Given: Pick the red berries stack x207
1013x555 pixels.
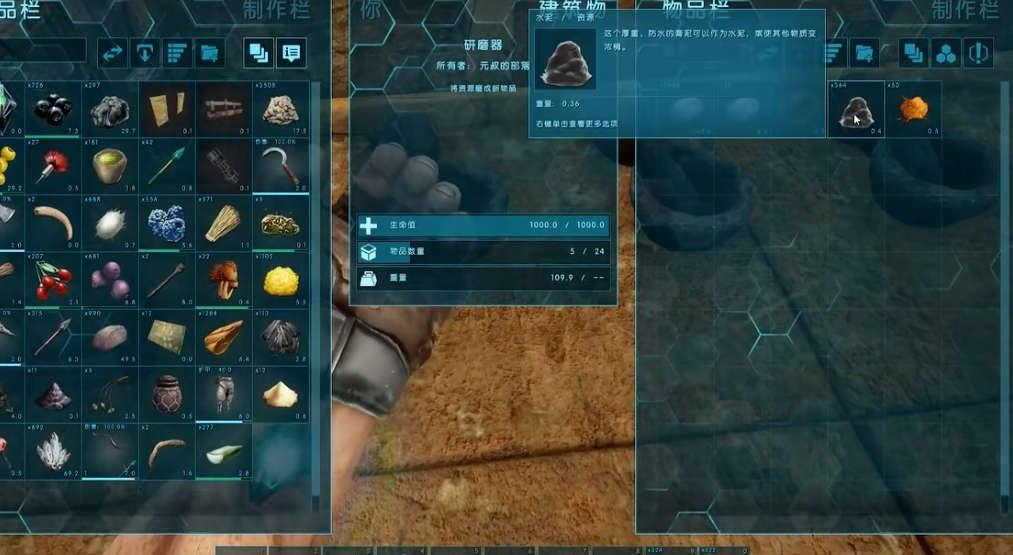Looking at the screenshot, I should 52,281.
